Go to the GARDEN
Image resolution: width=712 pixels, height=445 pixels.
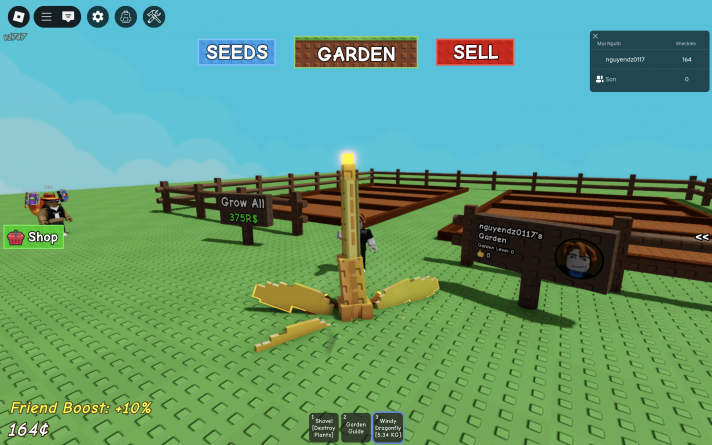[356, 53]
